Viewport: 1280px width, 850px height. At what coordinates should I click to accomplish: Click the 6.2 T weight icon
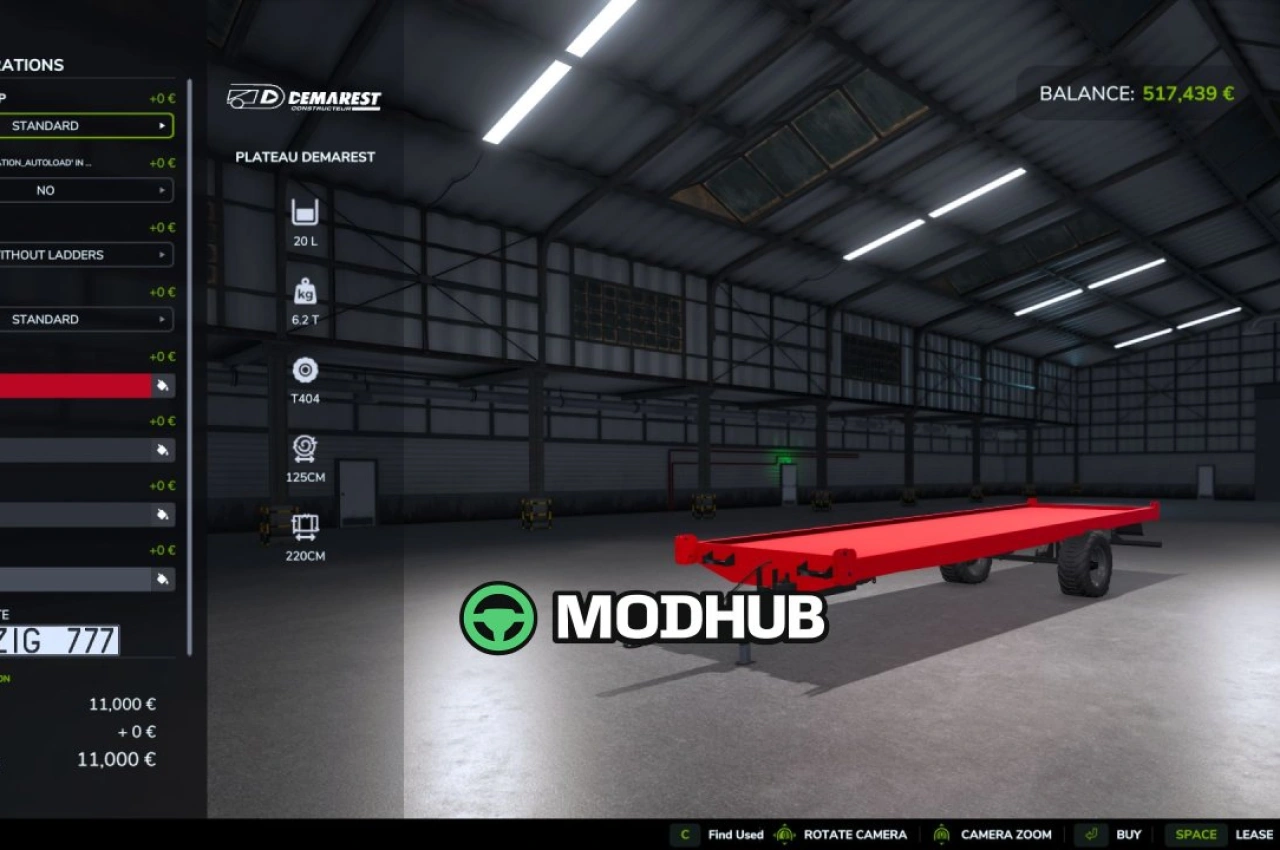pyautogui.click(x=303, y=292)
